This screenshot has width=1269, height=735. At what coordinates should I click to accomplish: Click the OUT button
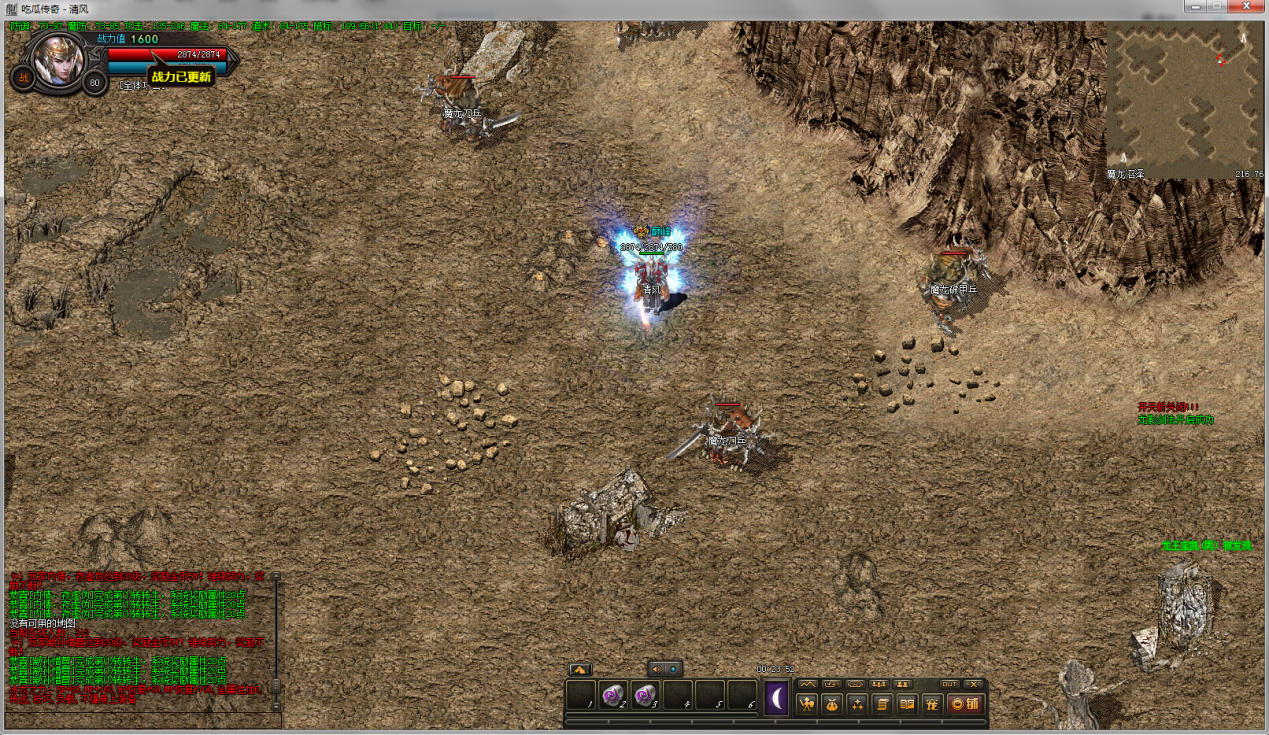949,684
